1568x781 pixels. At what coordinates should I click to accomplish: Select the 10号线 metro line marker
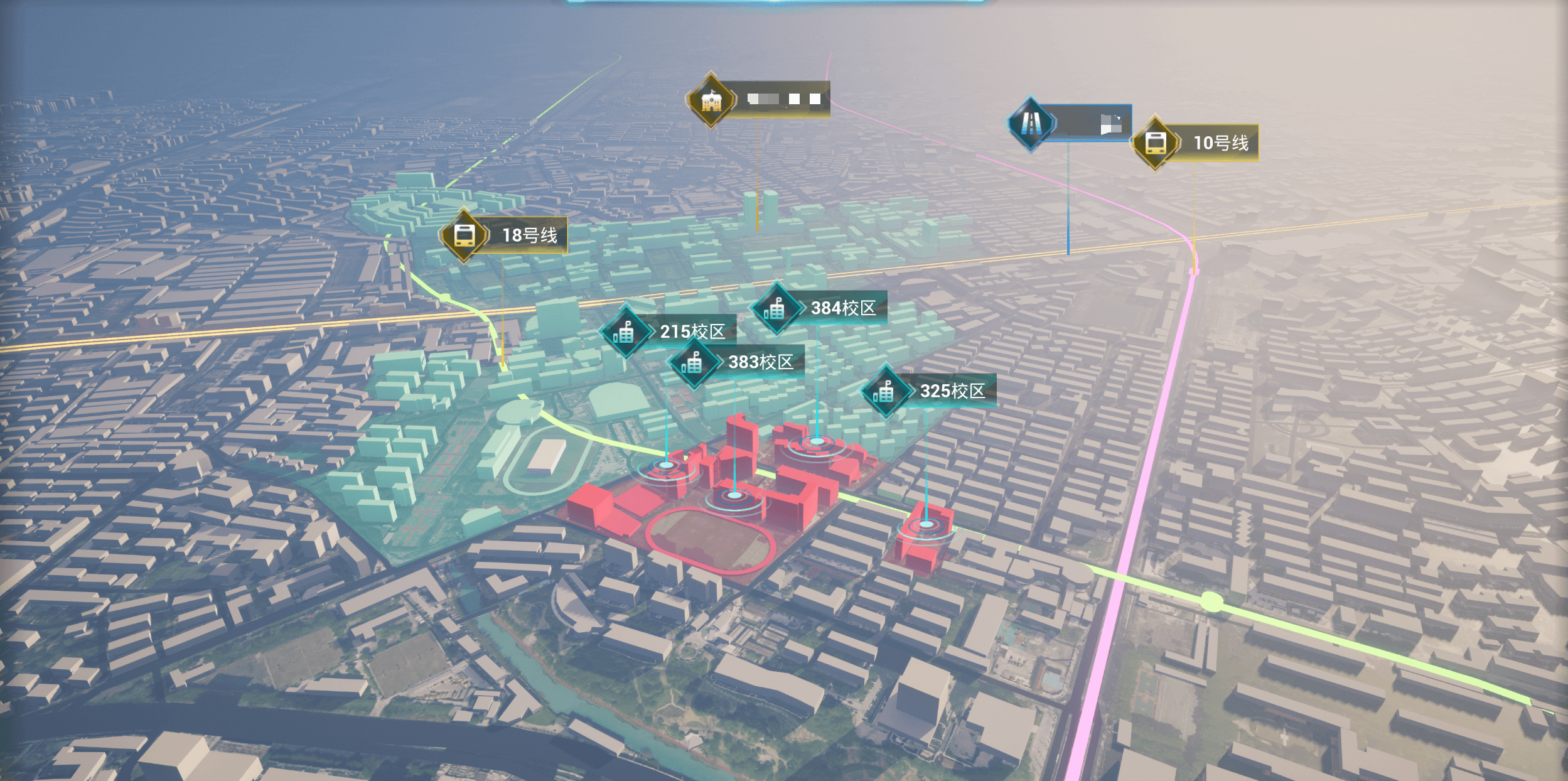[x=1156, y=143]
